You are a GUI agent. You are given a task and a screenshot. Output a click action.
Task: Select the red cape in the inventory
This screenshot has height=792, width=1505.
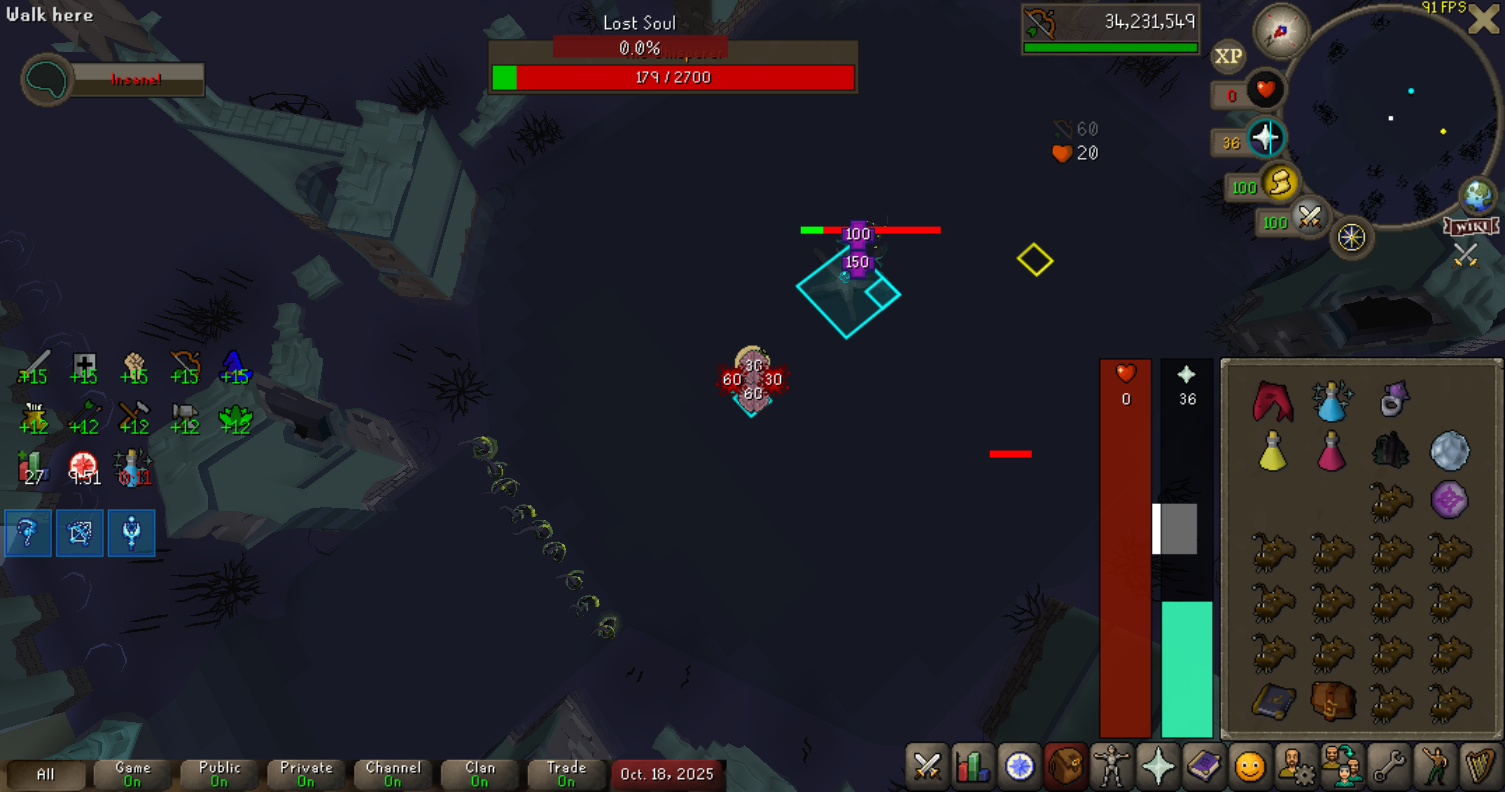click(1272, 402)
